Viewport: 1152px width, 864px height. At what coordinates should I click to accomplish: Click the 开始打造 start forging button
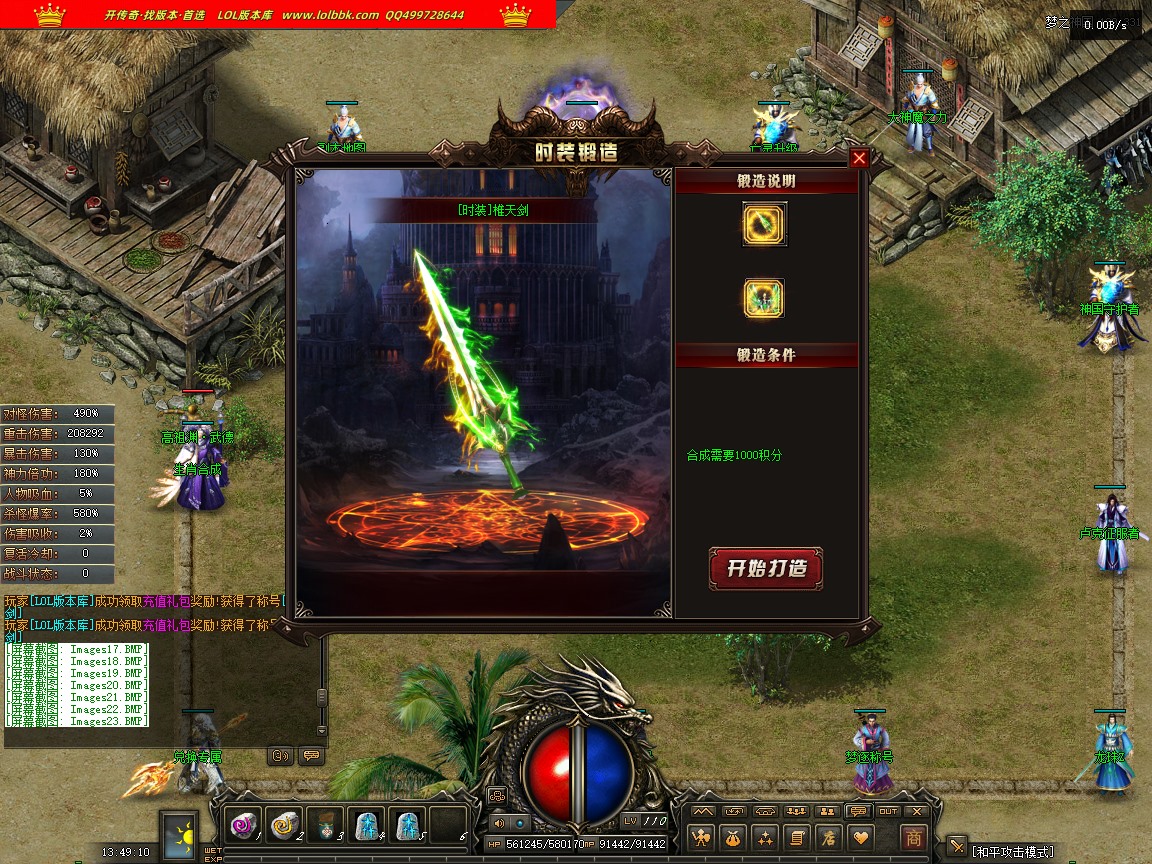(766, 568)
